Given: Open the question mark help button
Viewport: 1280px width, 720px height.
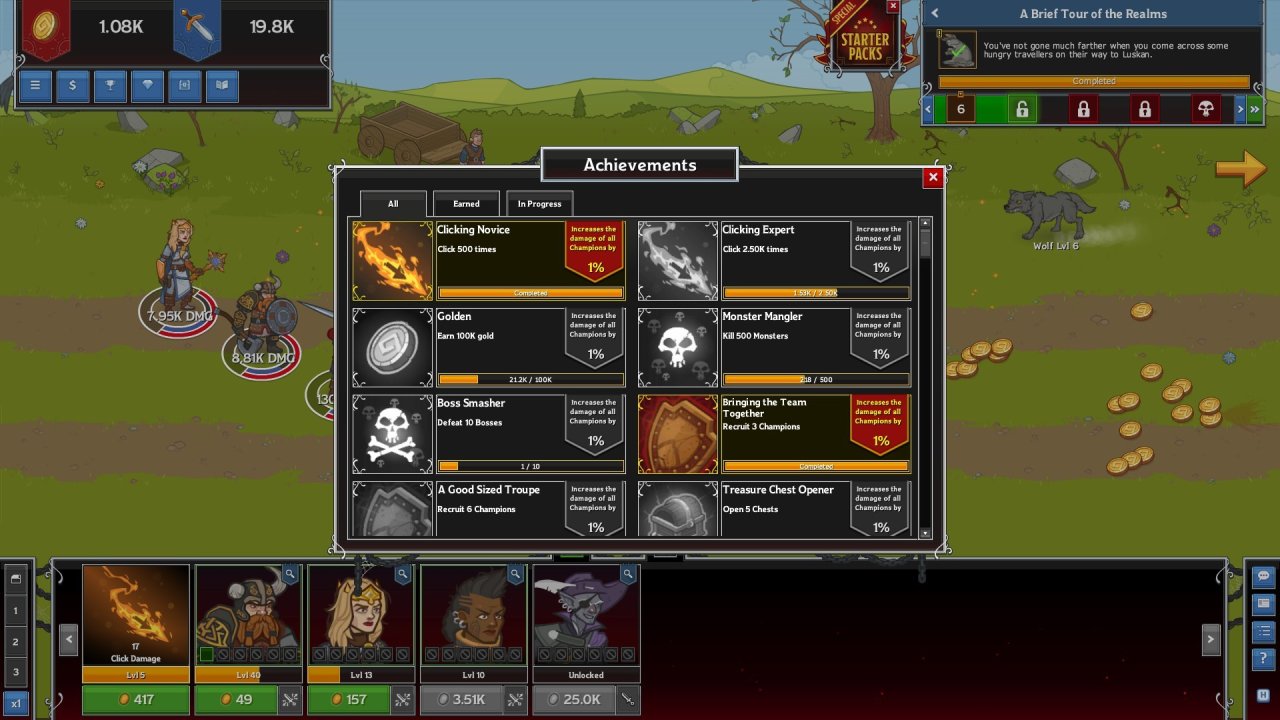Looking at the screenshot, I should pos(1263,659).
